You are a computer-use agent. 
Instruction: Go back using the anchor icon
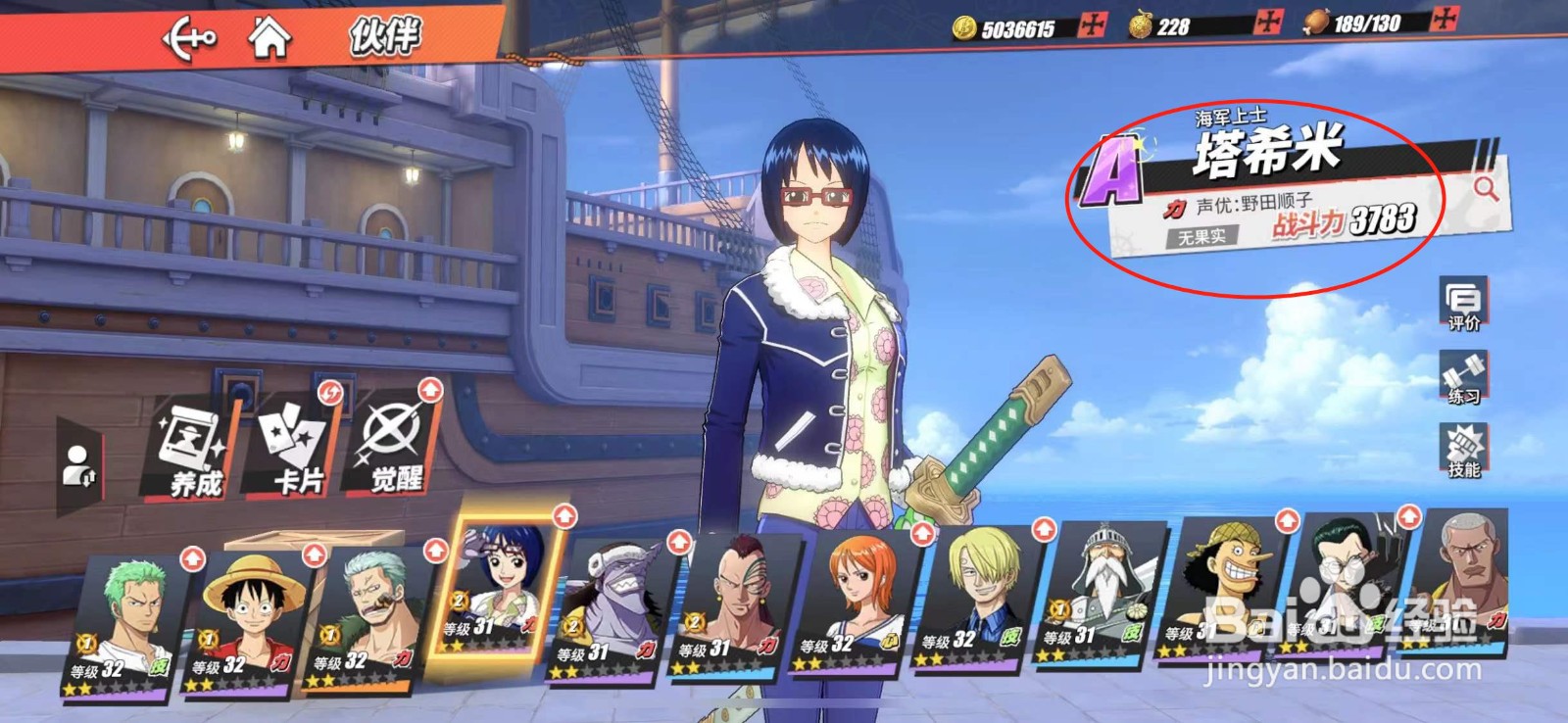tap(188, 39)
